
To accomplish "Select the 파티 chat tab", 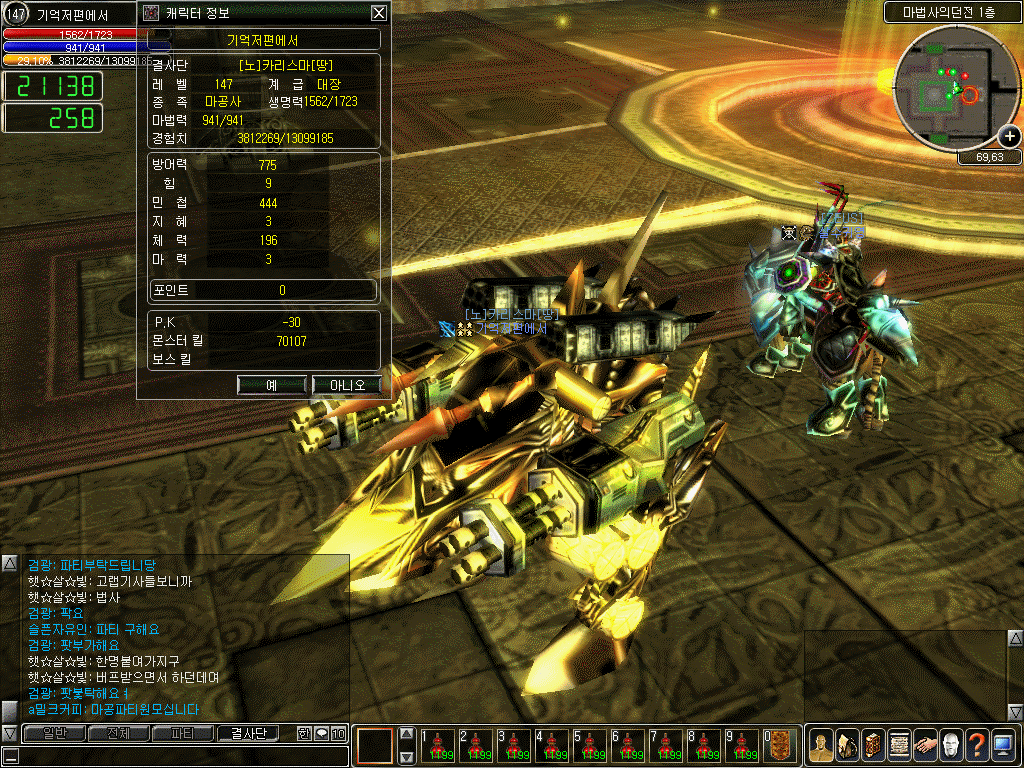I will pos(183,734).
